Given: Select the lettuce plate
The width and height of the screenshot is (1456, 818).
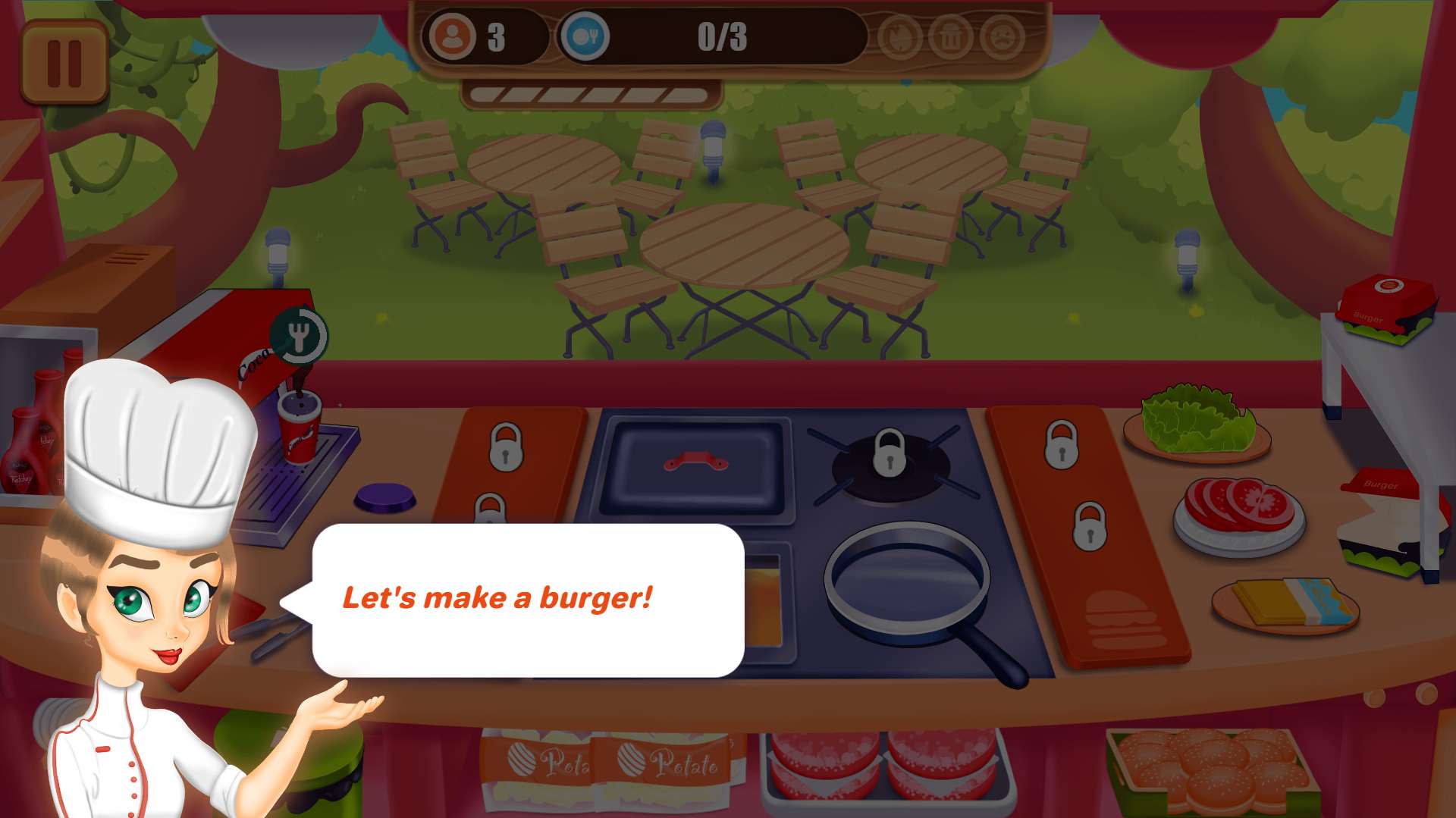Looking at the screenshot, I should tap(1197, 422).
